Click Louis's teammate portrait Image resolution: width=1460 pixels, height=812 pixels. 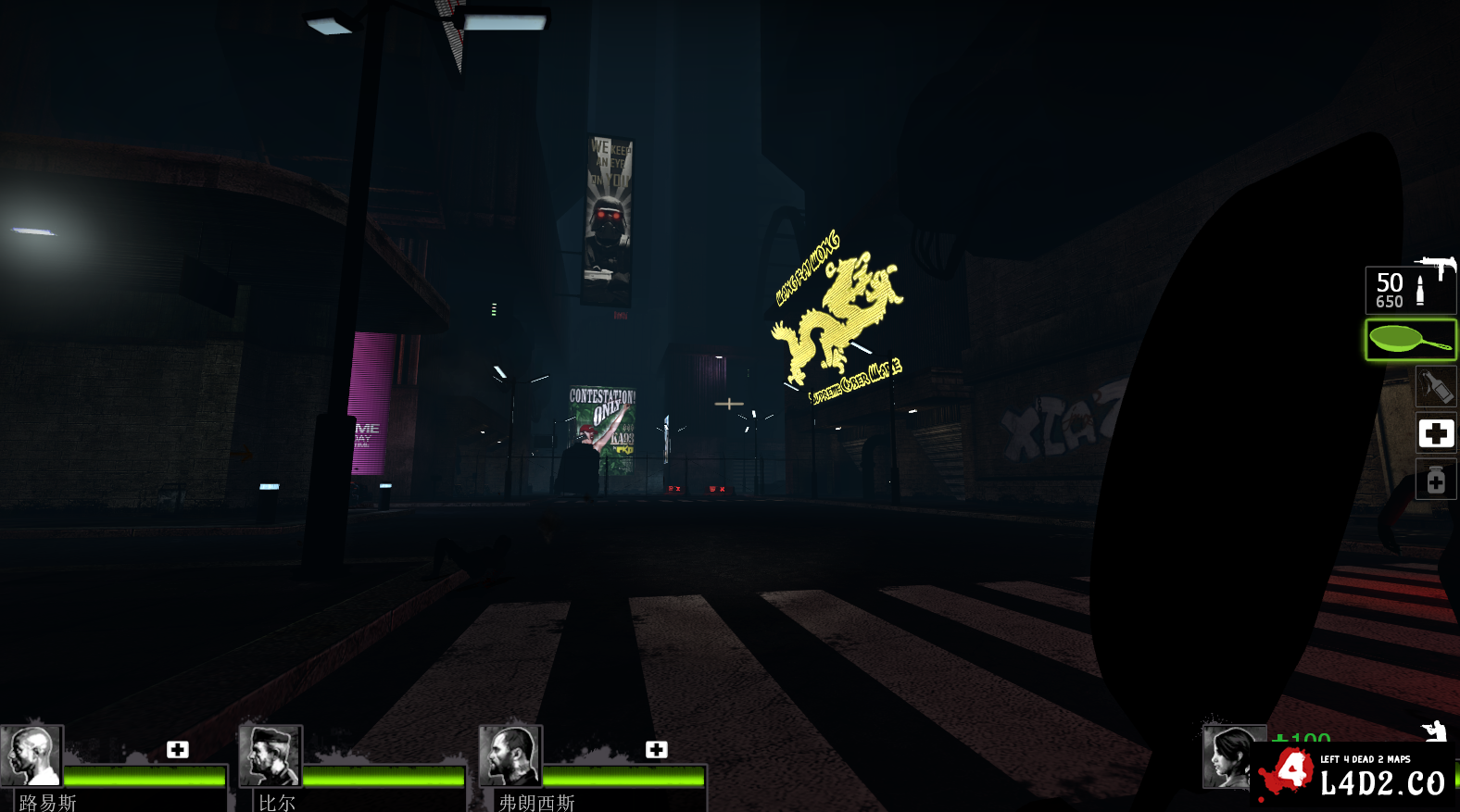pos(32,756)
